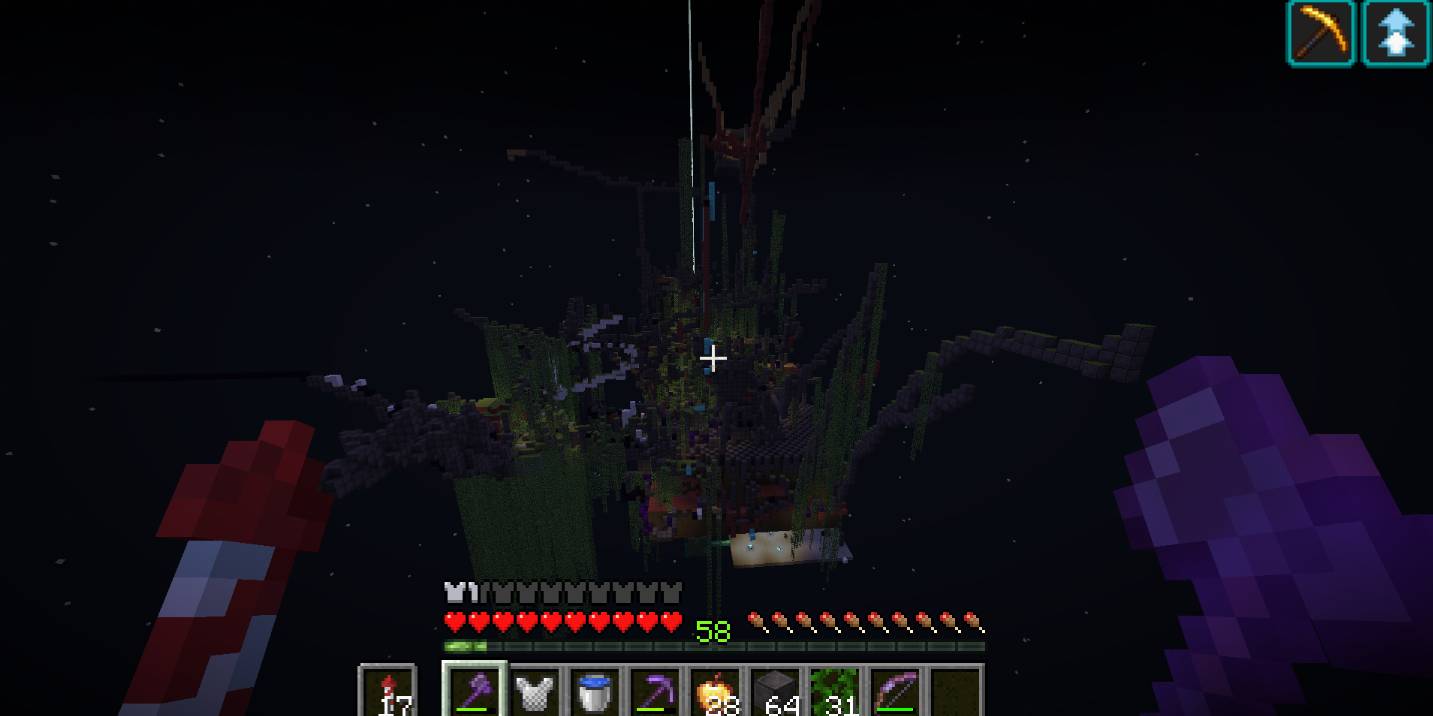Select the green leaves stack

click(836, 692)
